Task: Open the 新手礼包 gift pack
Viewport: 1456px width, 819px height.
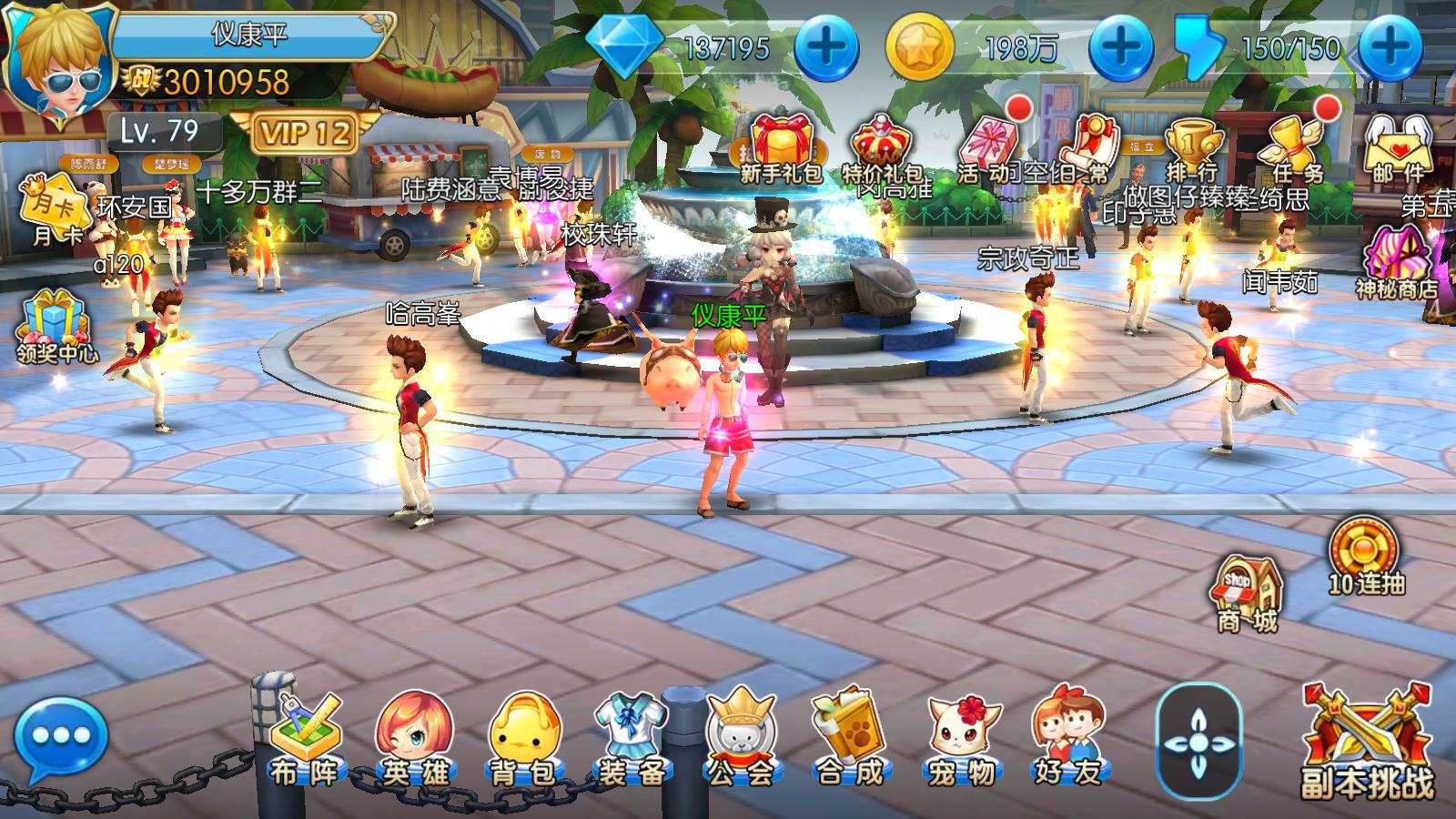Action: 780,147
